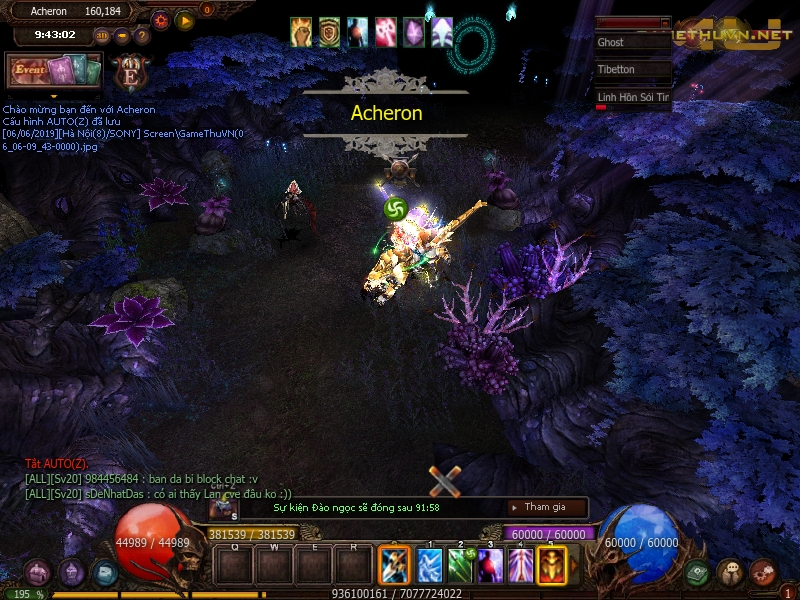Open the sun gear settings icon
This screenshot has width=800, height=600.
click(x=161, y=19)
